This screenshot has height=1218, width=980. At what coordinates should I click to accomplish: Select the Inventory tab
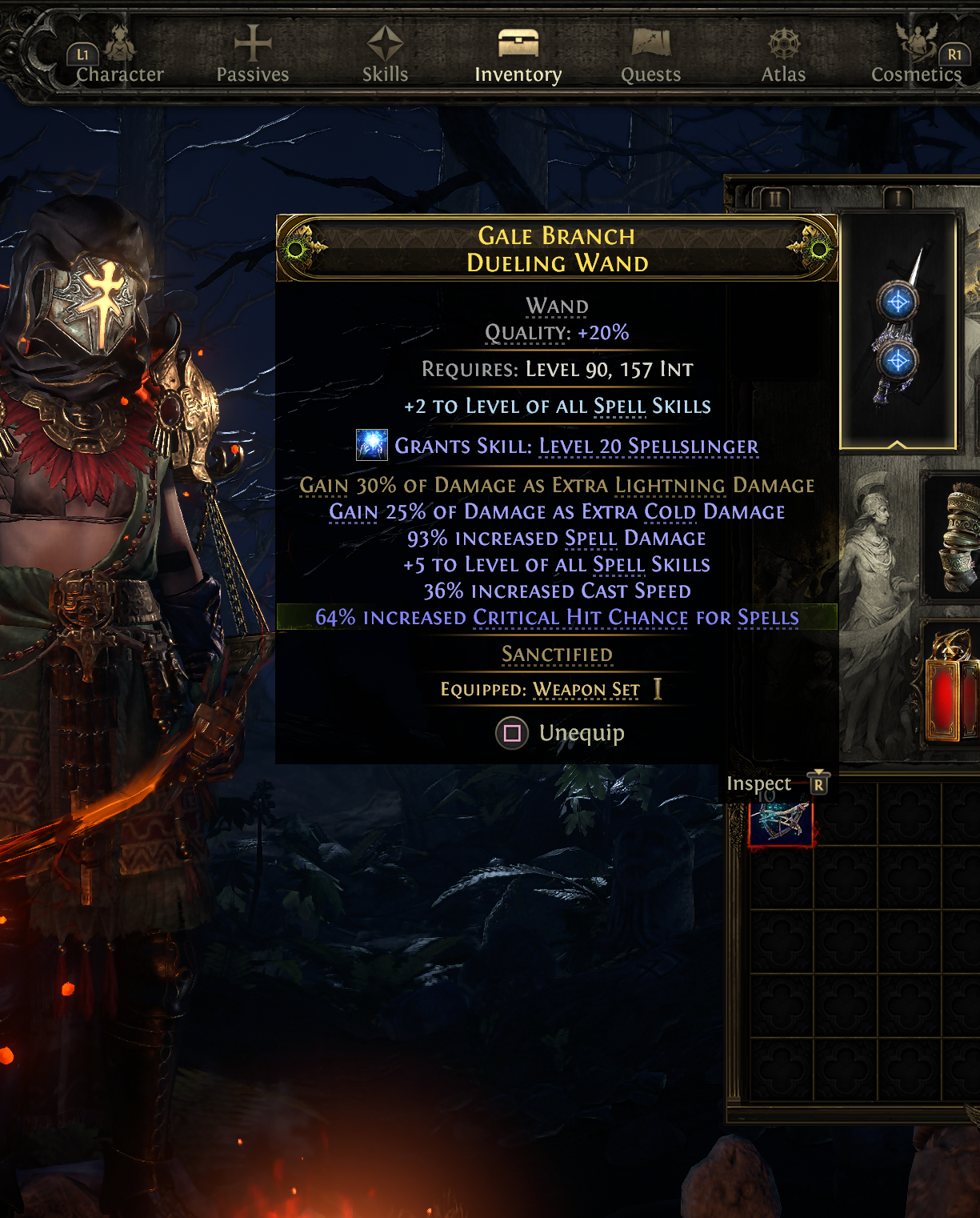pos(518,56)
